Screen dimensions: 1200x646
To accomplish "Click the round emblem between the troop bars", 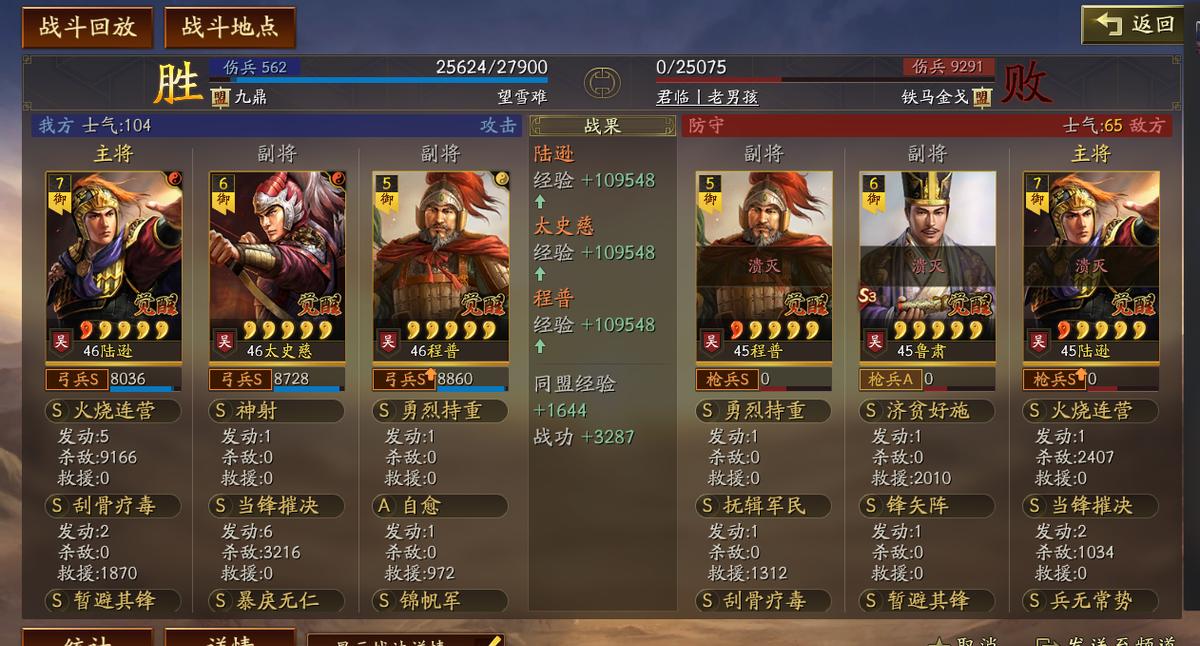I will coord(602,82).
